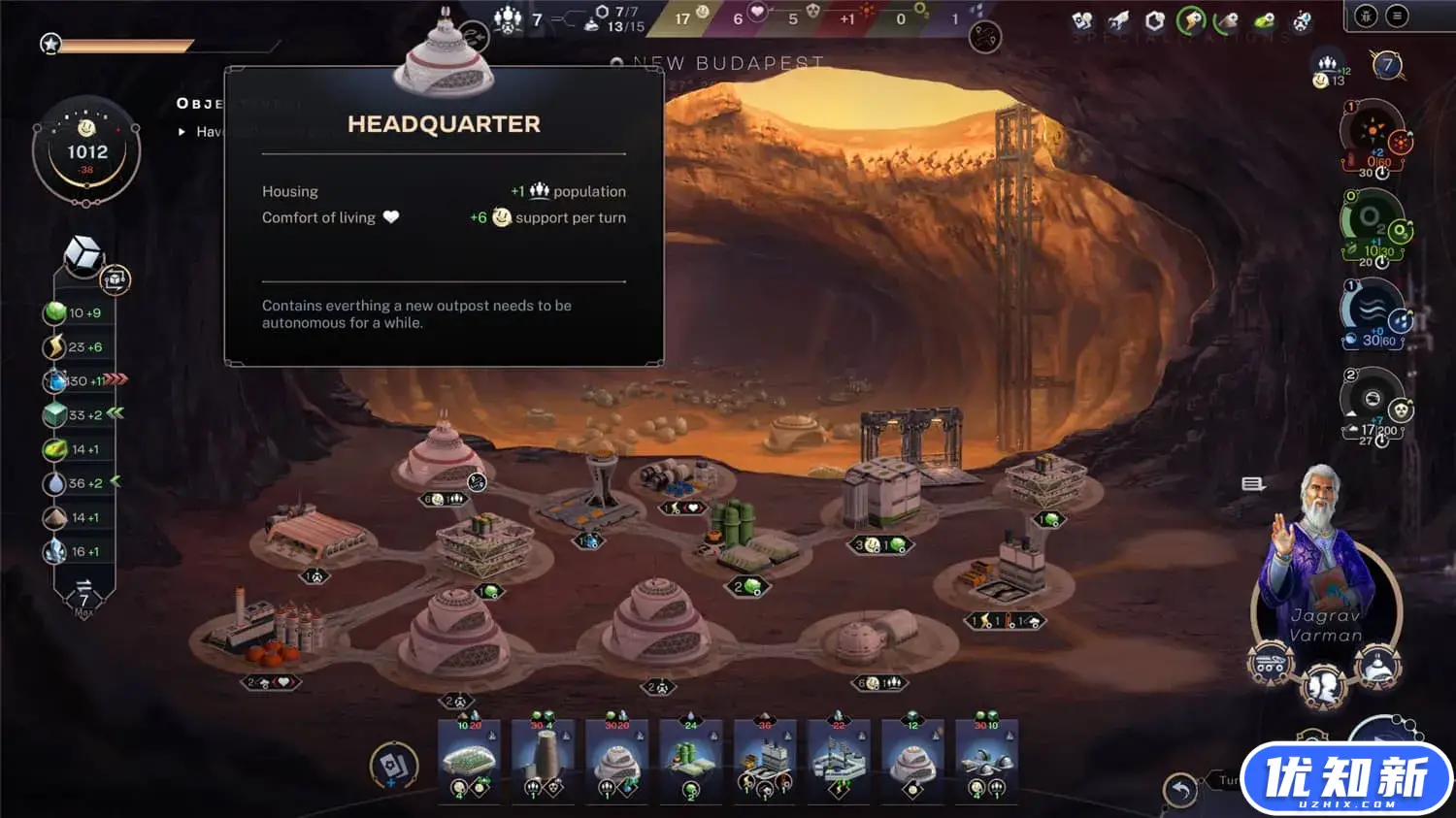Image resolution: width=1456 pixels, height=818 pixels.
Task: Open the rover vehicle leader ability
Action: 1270,666
